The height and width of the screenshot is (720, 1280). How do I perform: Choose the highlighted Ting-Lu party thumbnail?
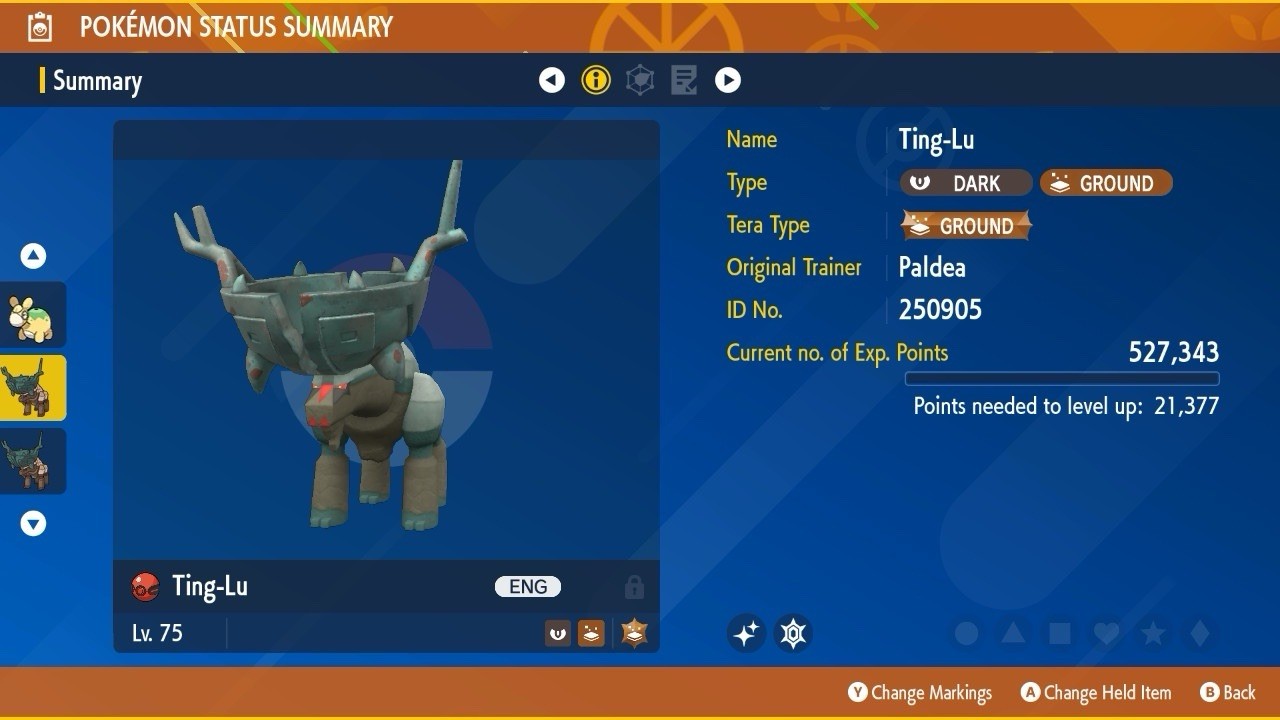coord(33,388)
